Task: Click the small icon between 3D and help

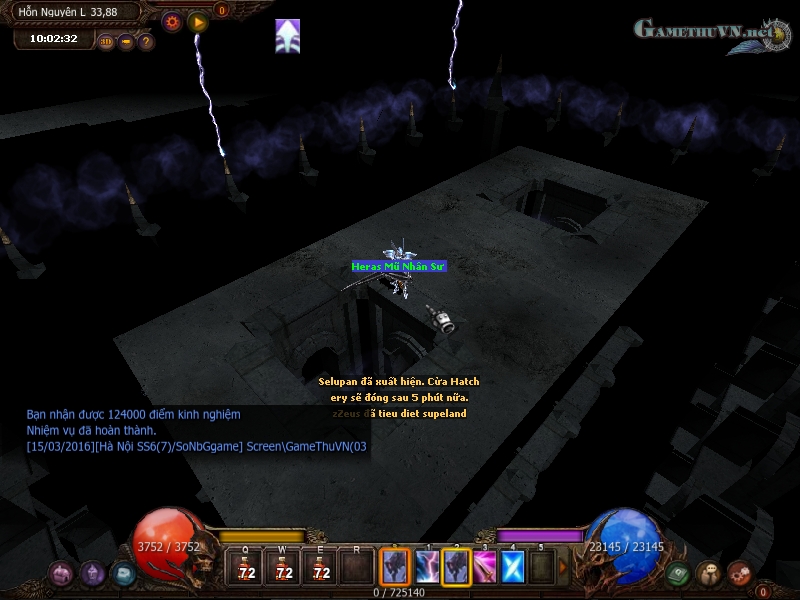Action: tap(126, 42)
